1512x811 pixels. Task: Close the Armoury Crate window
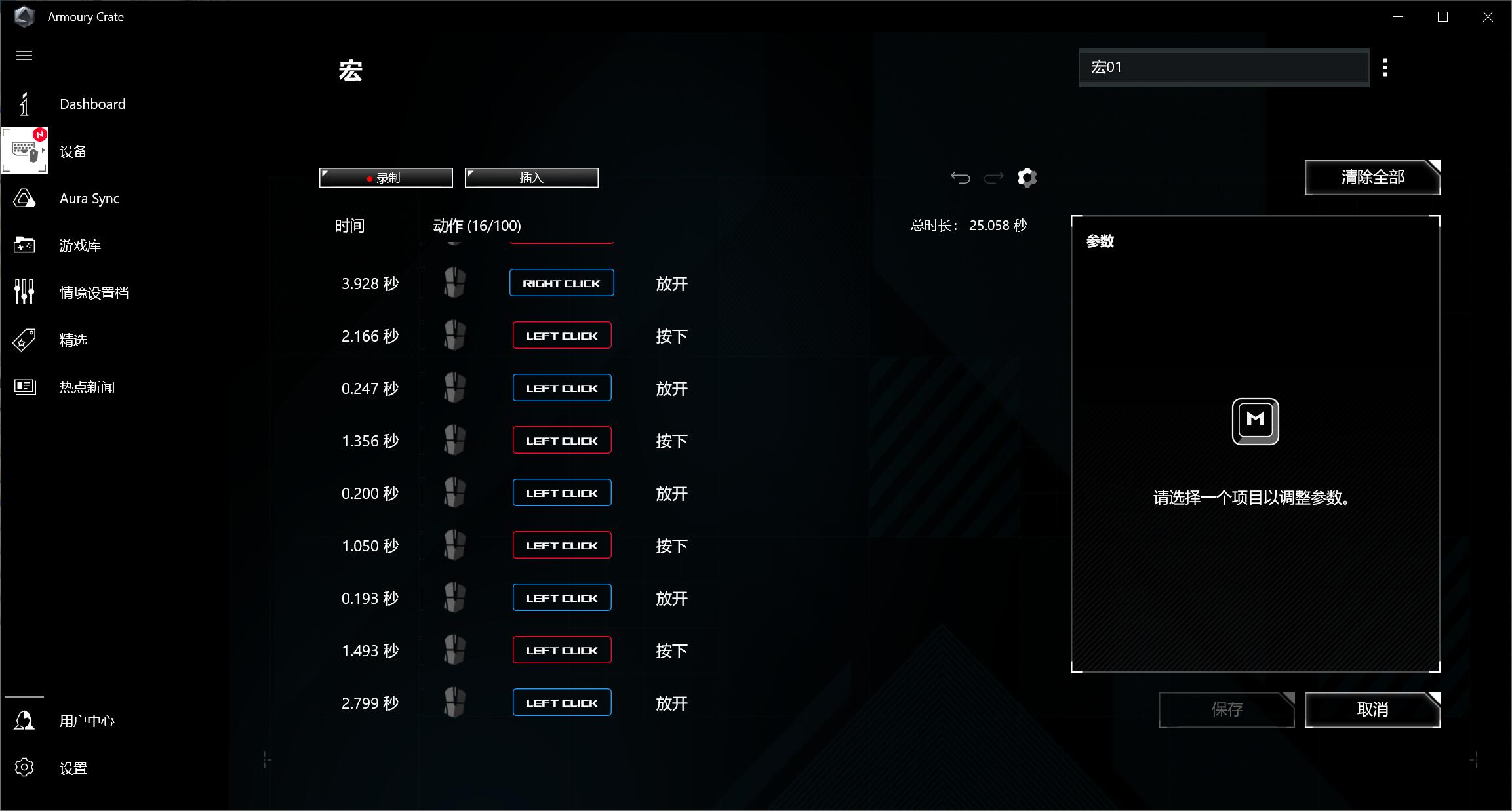1488,17
